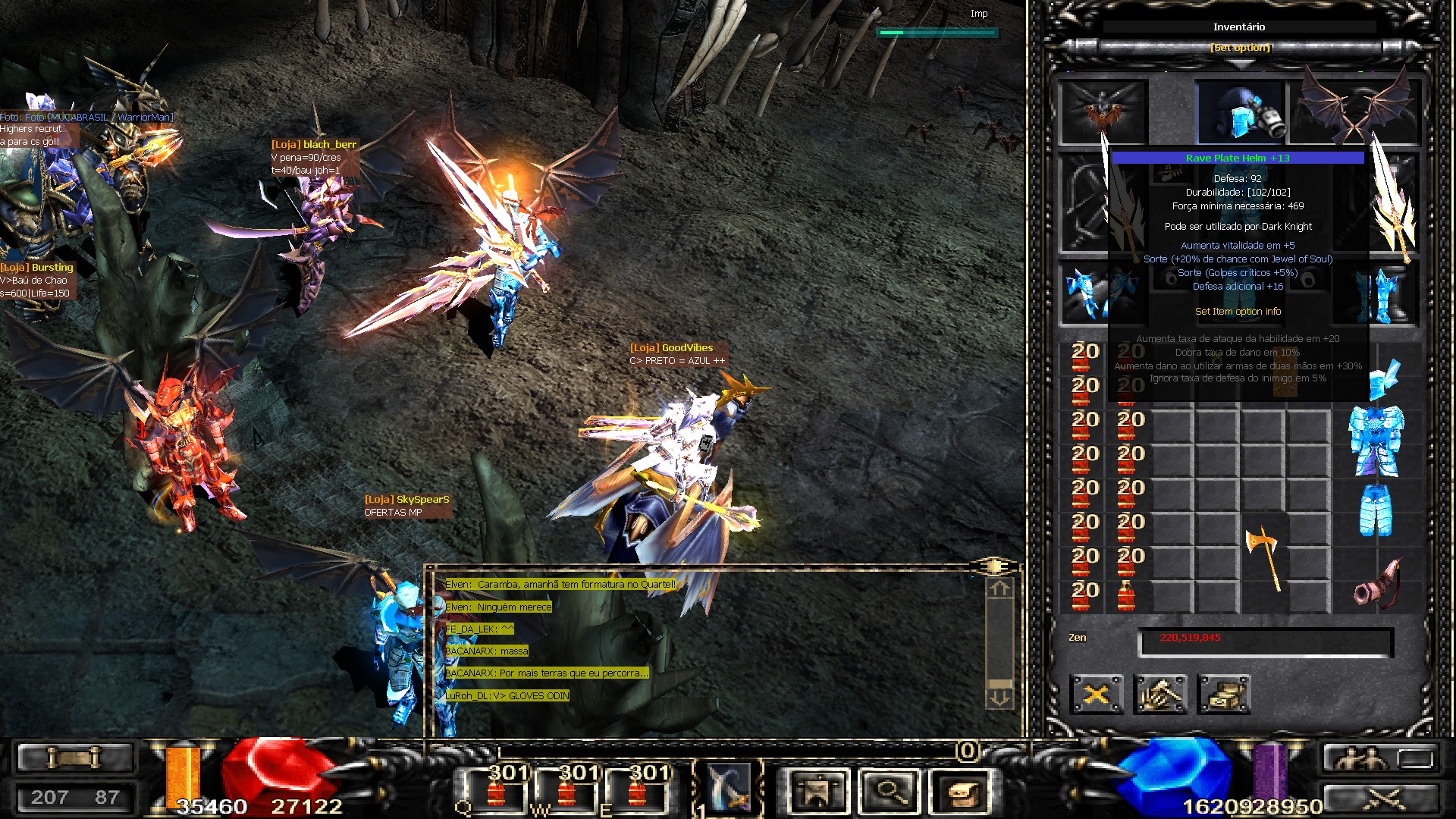Open the personal store chest button
Viewport: 1456px width, 819px height.
click(x=1223, y=694)
